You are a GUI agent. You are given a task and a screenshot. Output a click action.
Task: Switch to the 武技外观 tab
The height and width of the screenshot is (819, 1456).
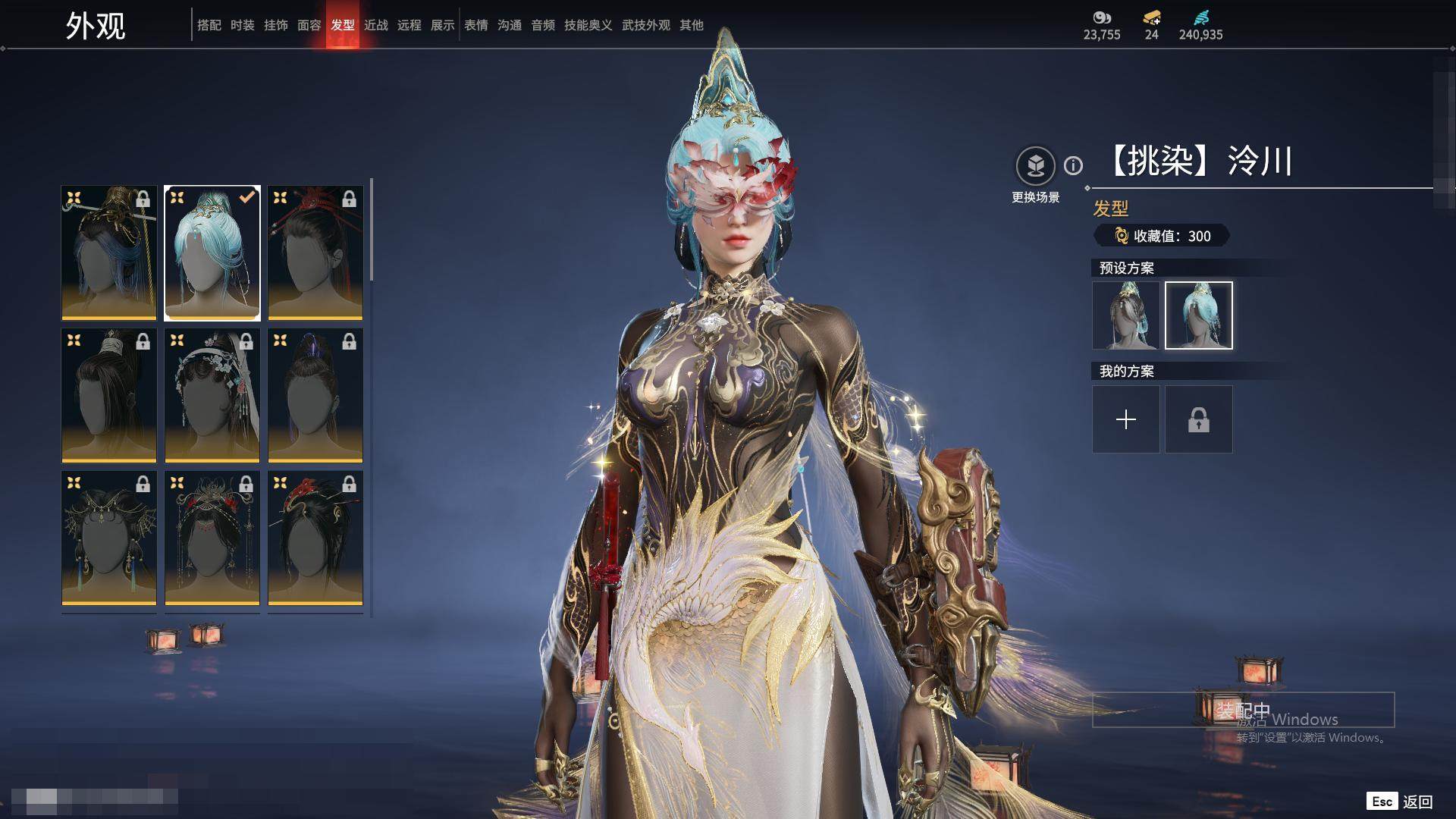645,25
